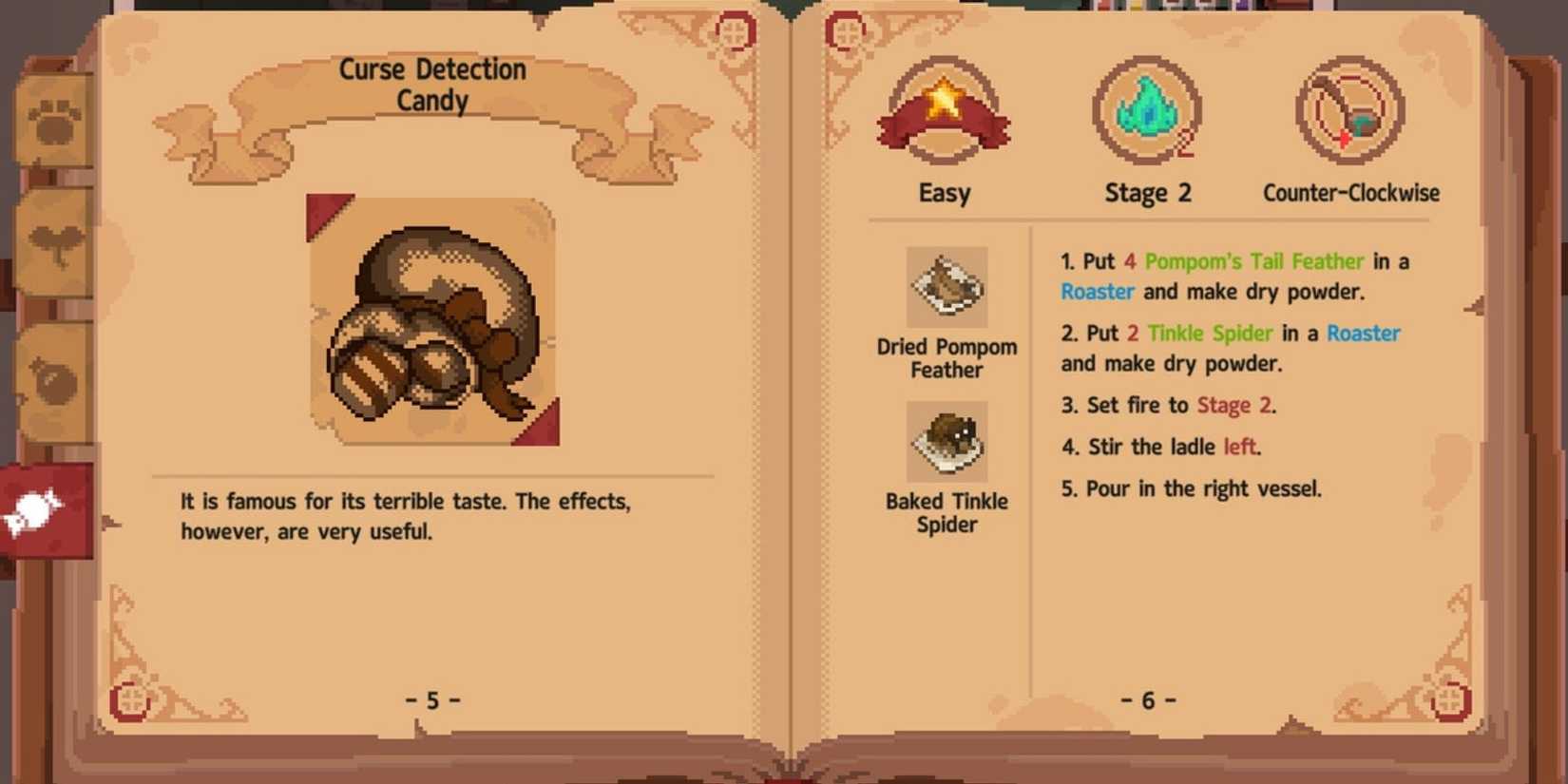Click the green Pompom's Tail Feather text
This screenshot has width=1568, height=784.
point(1254,261)
